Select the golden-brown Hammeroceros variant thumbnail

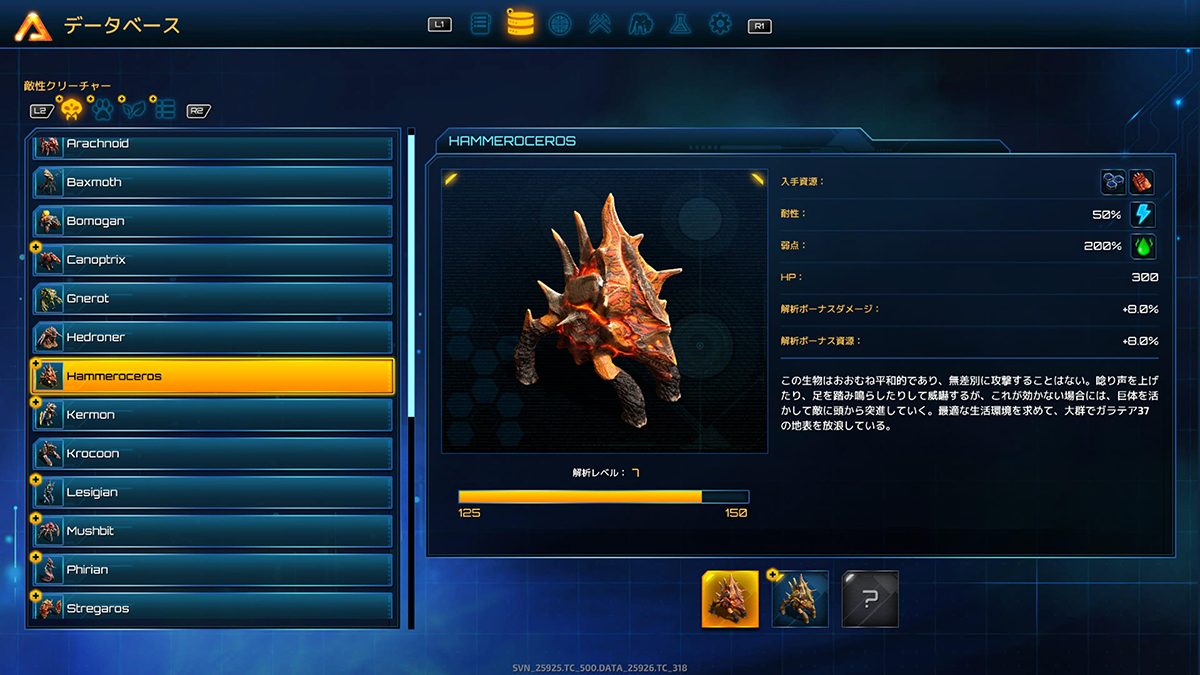coord(800,598)
